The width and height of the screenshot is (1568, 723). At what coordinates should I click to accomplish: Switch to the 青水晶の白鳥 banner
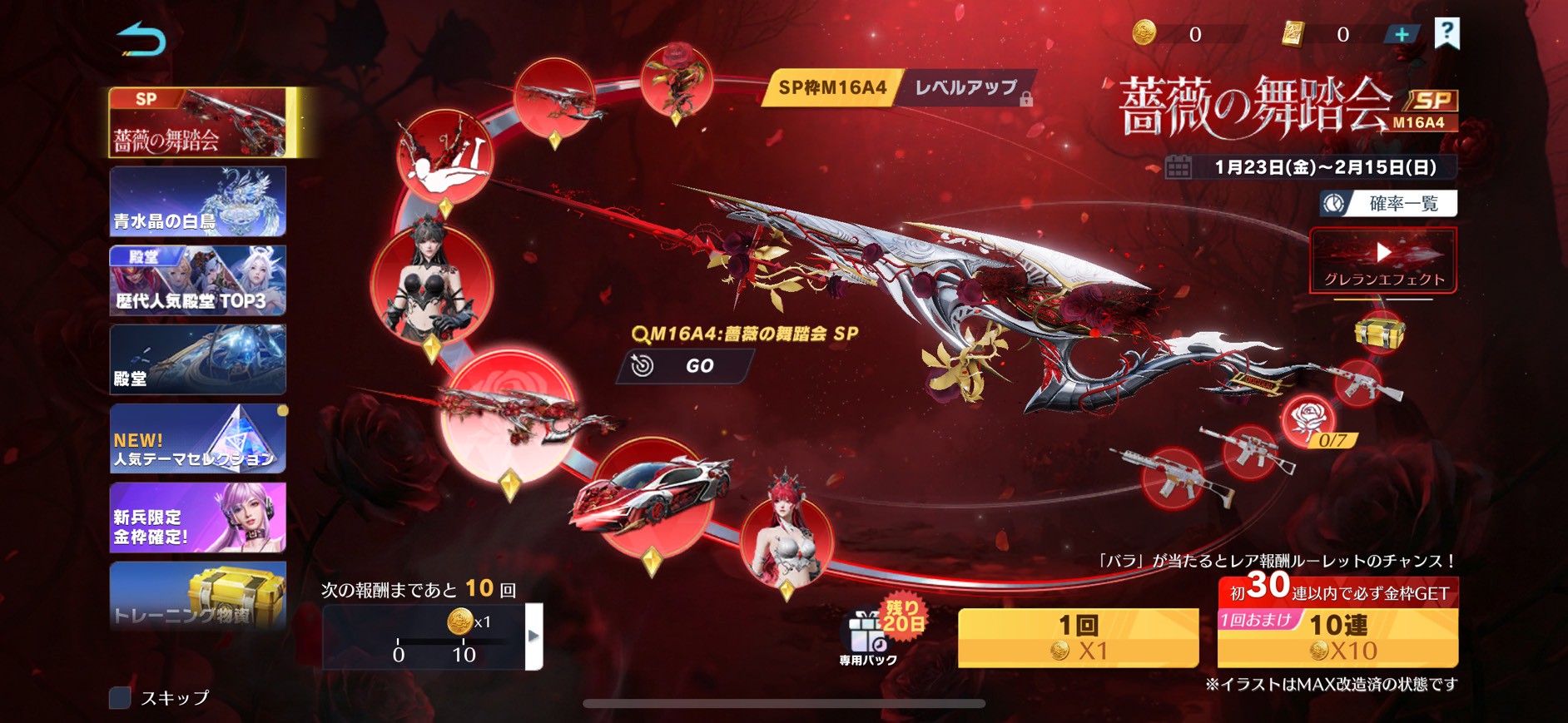tap(198, 201)
